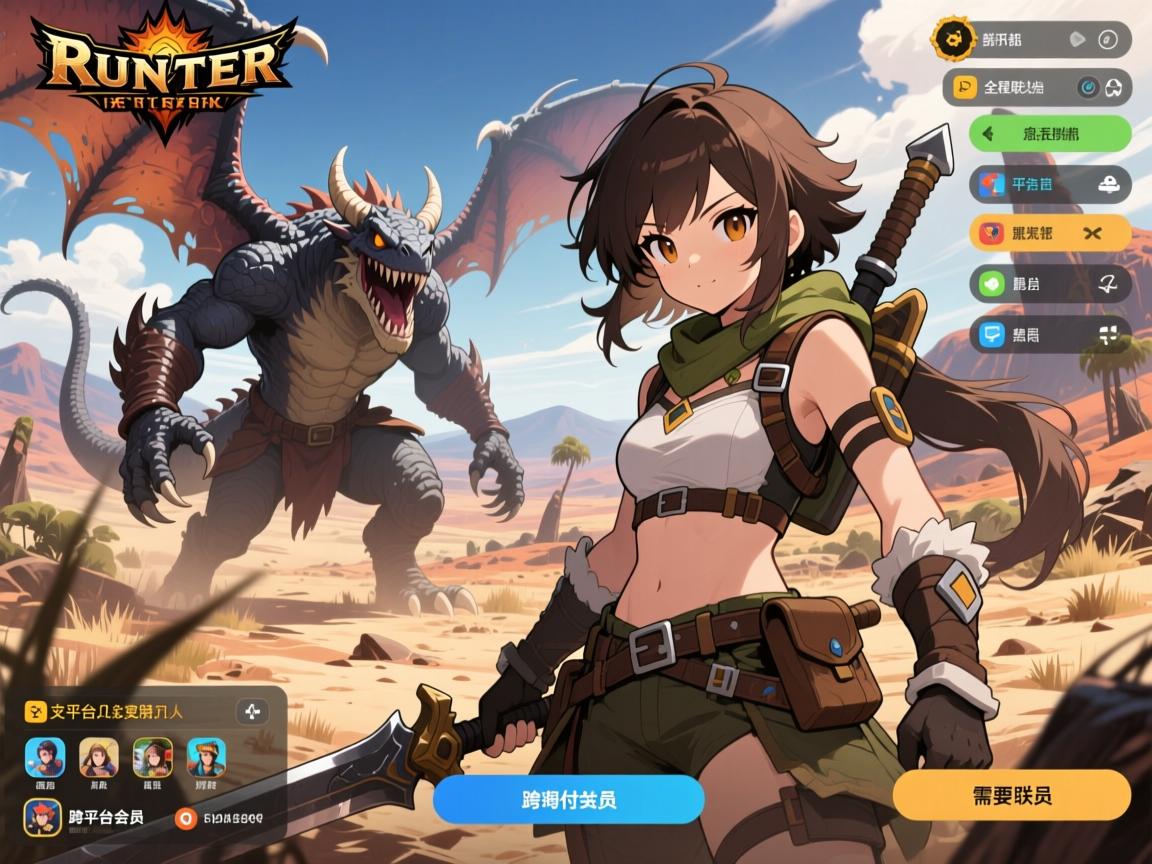The width and height of the screenshot is (1152, 864).
Task: Click the play arrow in the top bar
Action: coord(1076,40)
